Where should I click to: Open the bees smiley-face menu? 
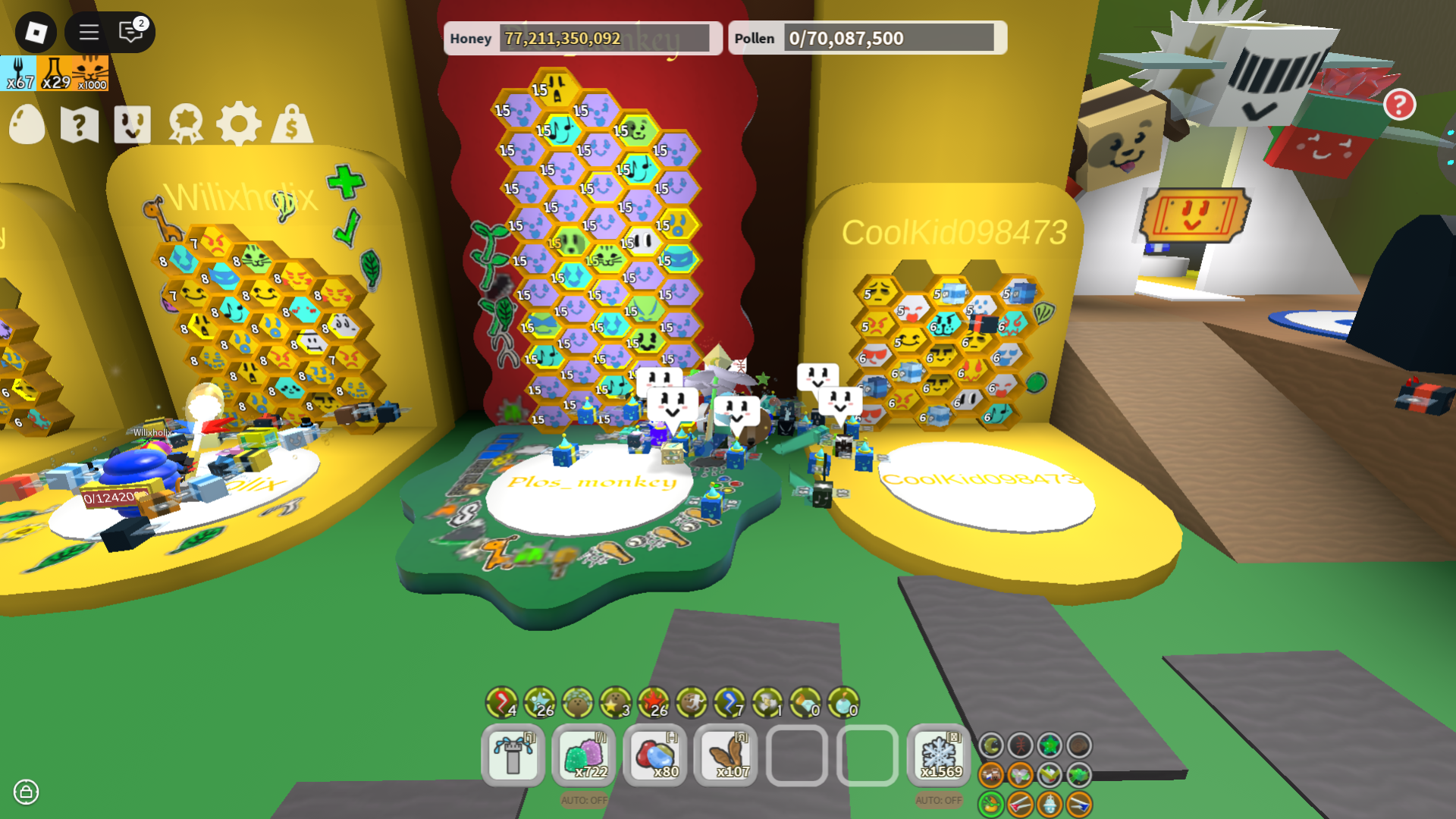pyautogui.click(x=132, y=124)
